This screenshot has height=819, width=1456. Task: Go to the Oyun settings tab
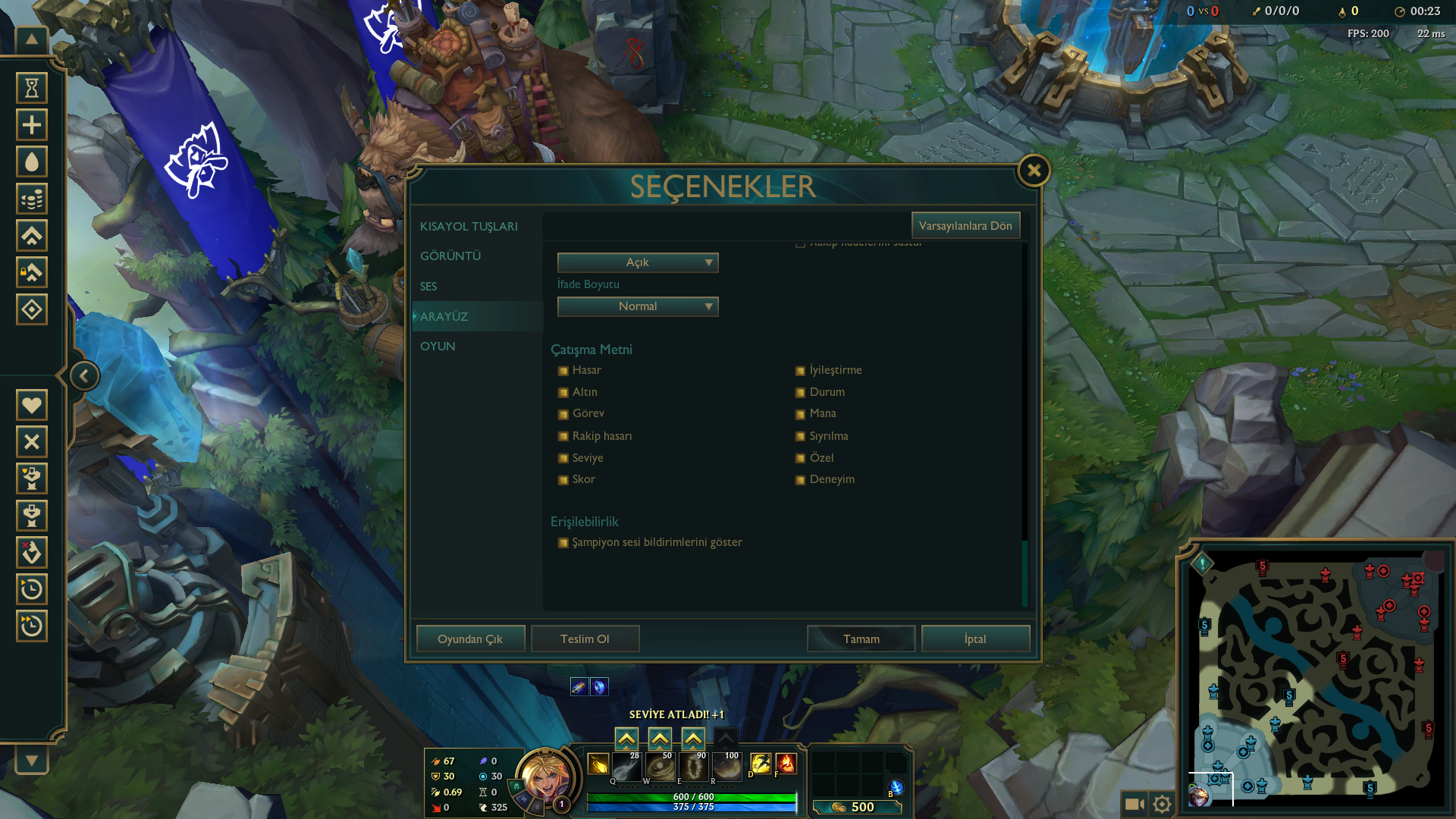pos(438,347)
